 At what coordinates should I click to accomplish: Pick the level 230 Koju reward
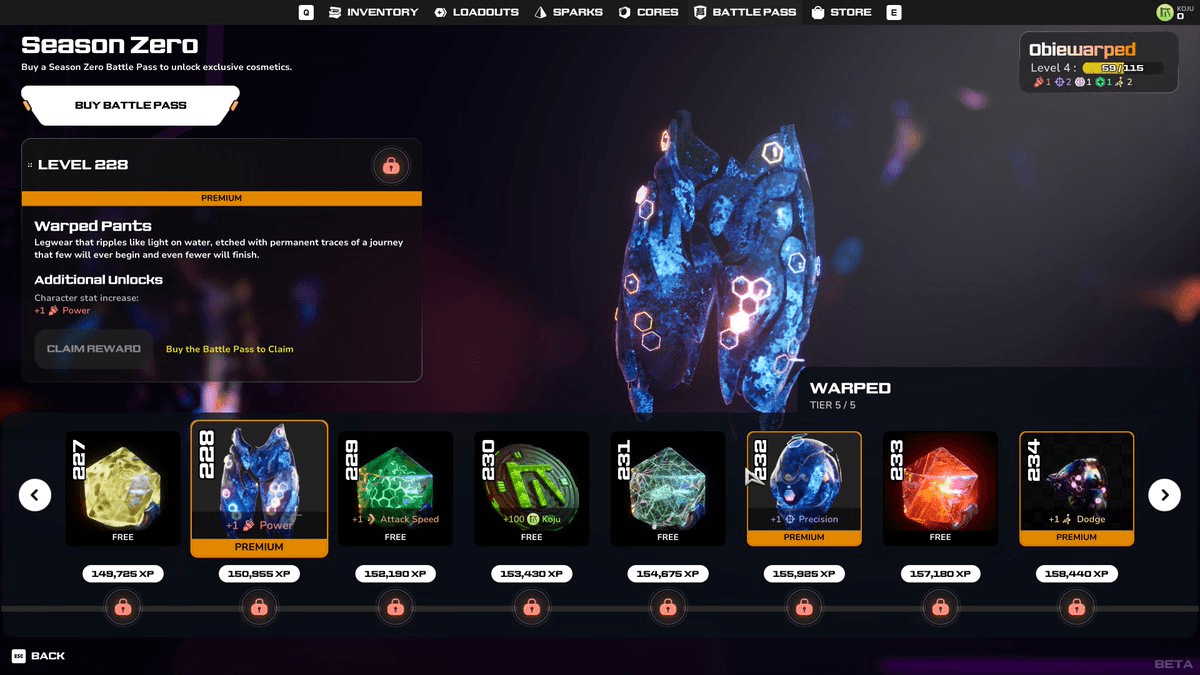click(531, 488)
